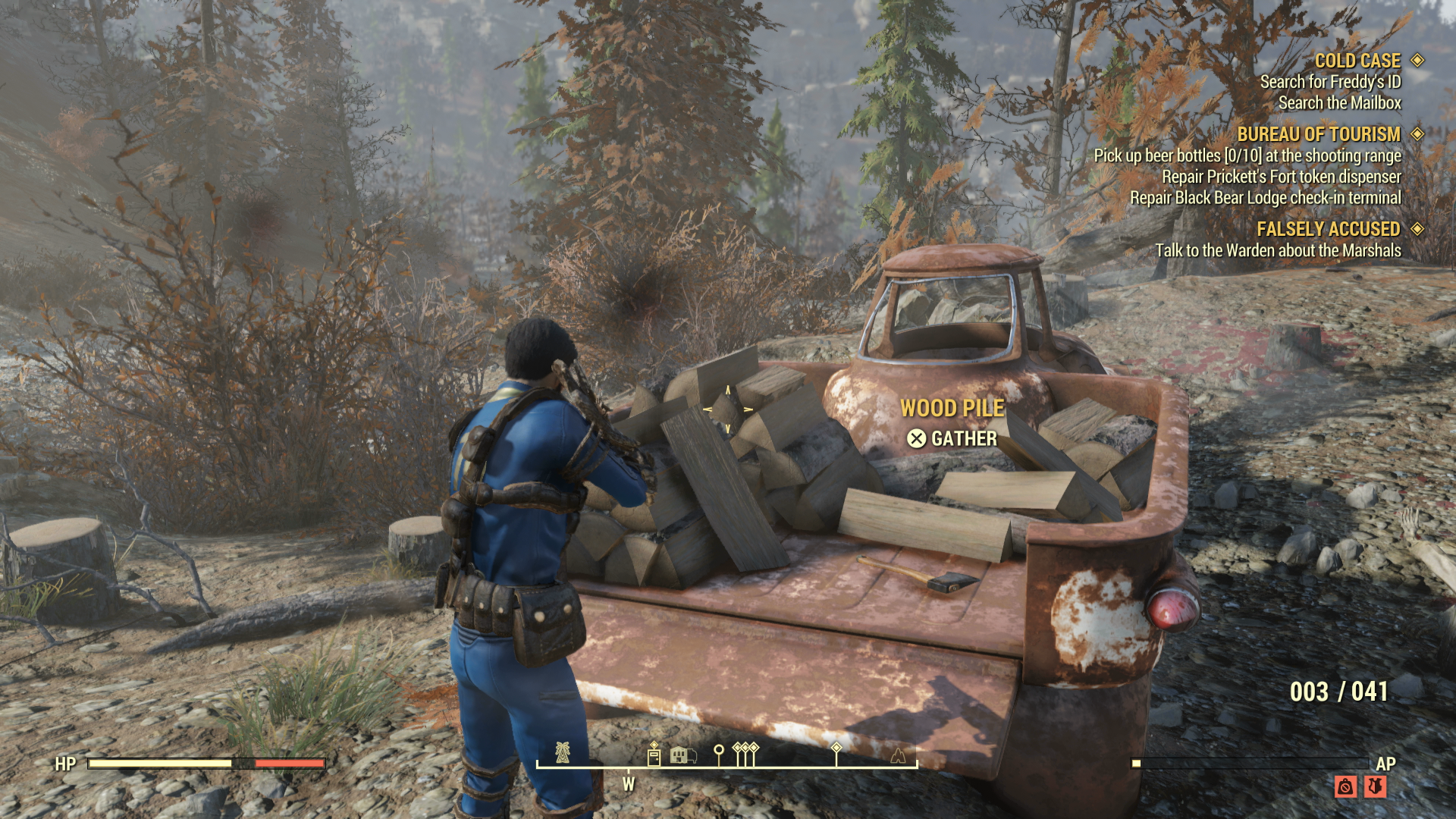1456x819 pixels.
Task: Click the broken armor status icon
Action: [x=1375, y=786]
